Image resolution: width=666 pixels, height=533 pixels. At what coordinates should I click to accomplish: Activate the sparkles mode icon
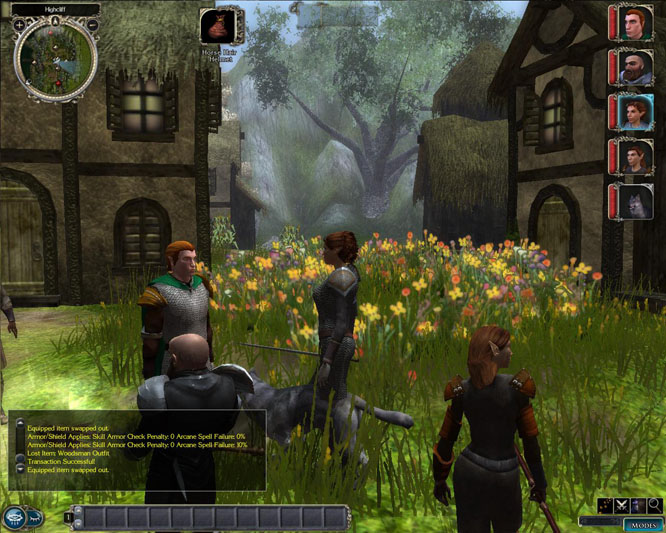tap(605, 506)
